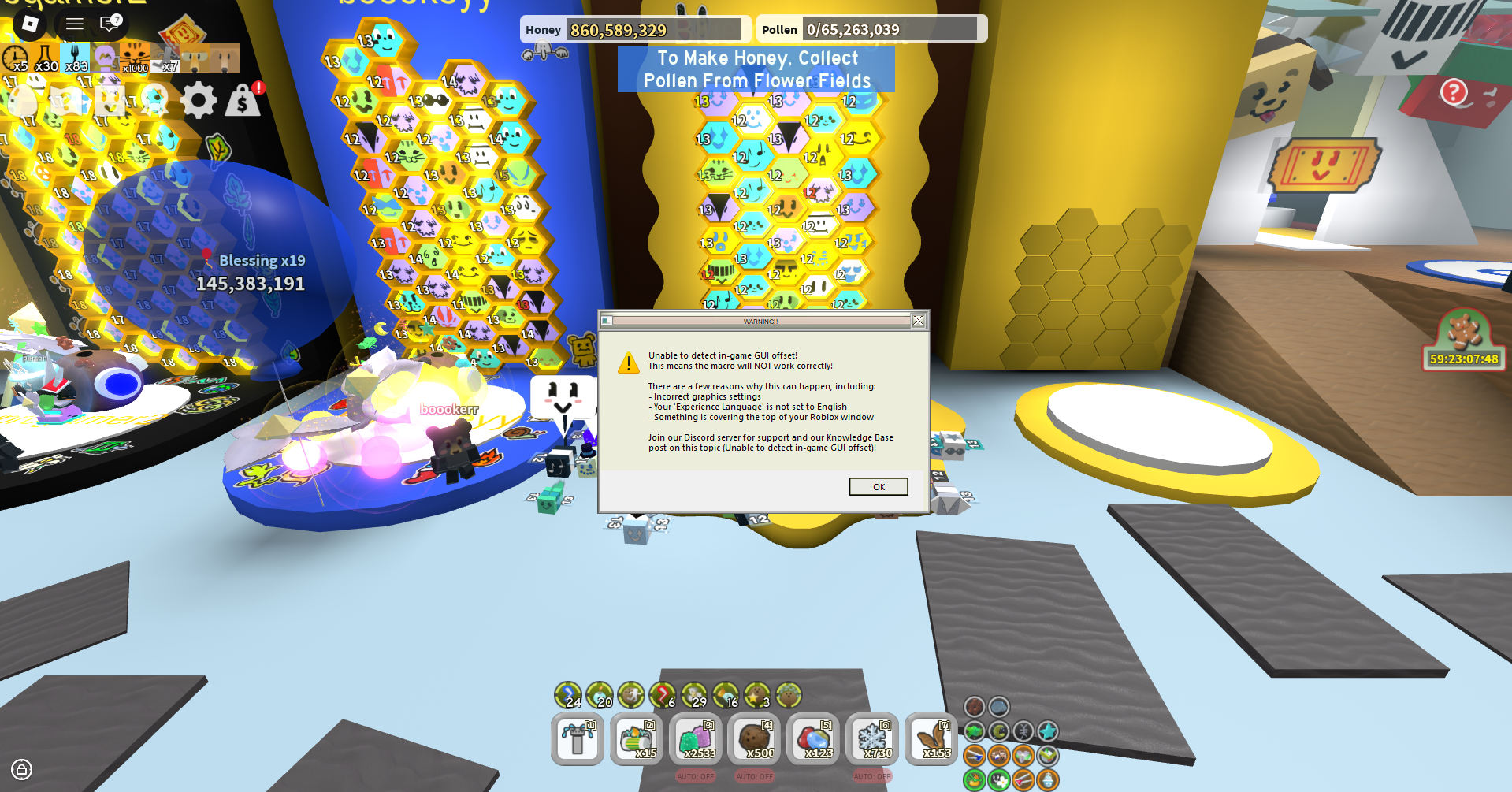The image size is (1512, 792).
Task: Use the coconut item in slot 4
Action: click(x=755, y=739)
